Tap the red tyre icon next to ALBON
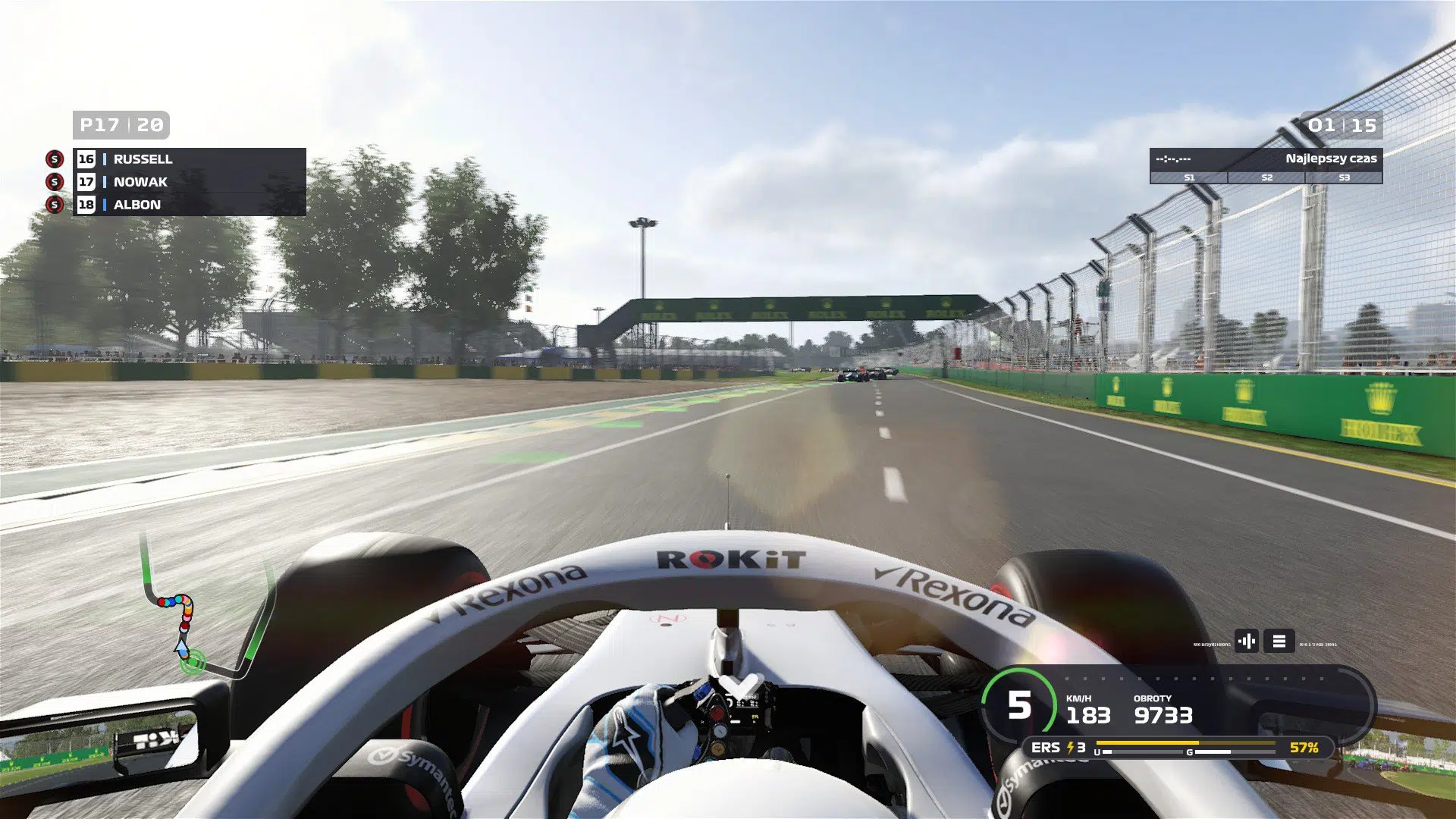The height and width of the screenshot is (819, 1456). pyautogui.click(x=54, y=205)
